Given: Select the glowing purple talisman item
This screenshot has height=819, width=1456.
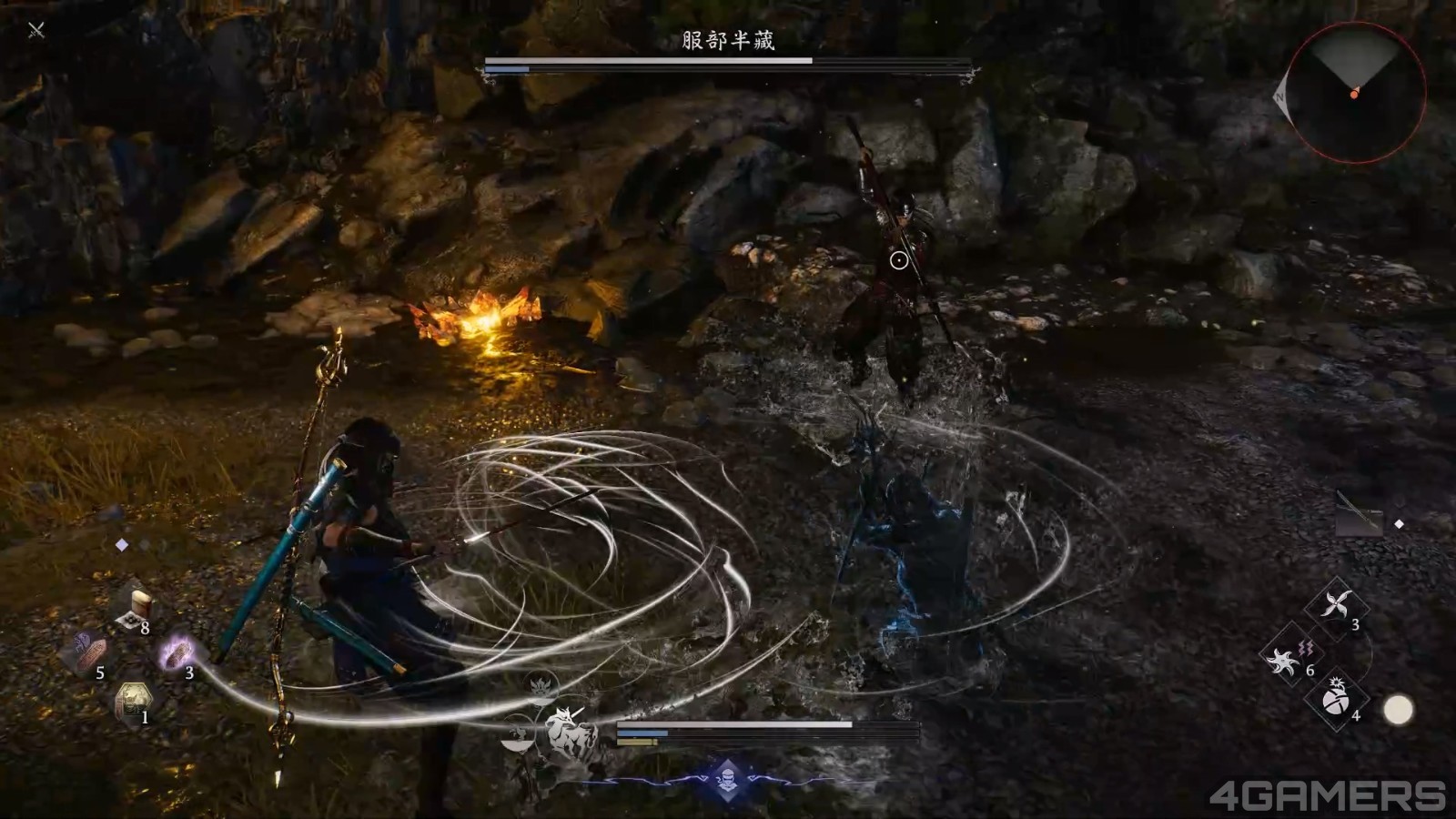Looking at the screenshot, I should pos(179,652).
